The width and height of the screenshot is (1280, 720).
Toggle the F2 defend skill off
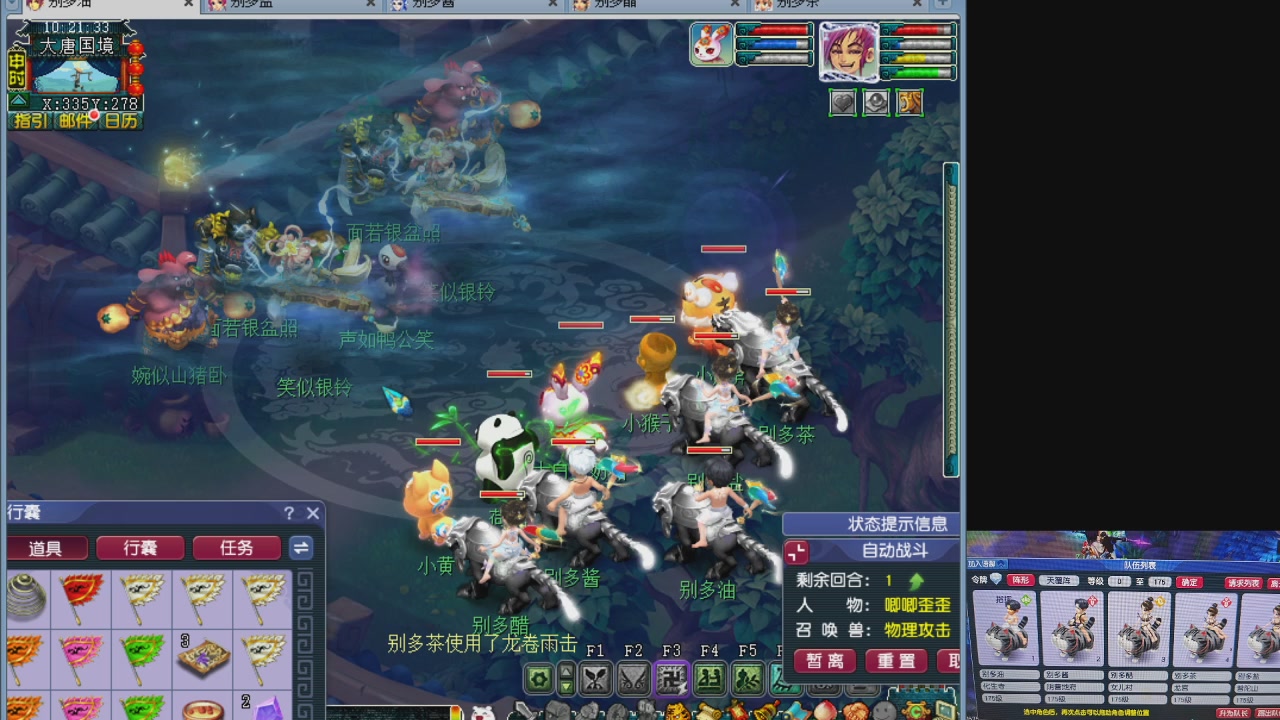point(635,678)
